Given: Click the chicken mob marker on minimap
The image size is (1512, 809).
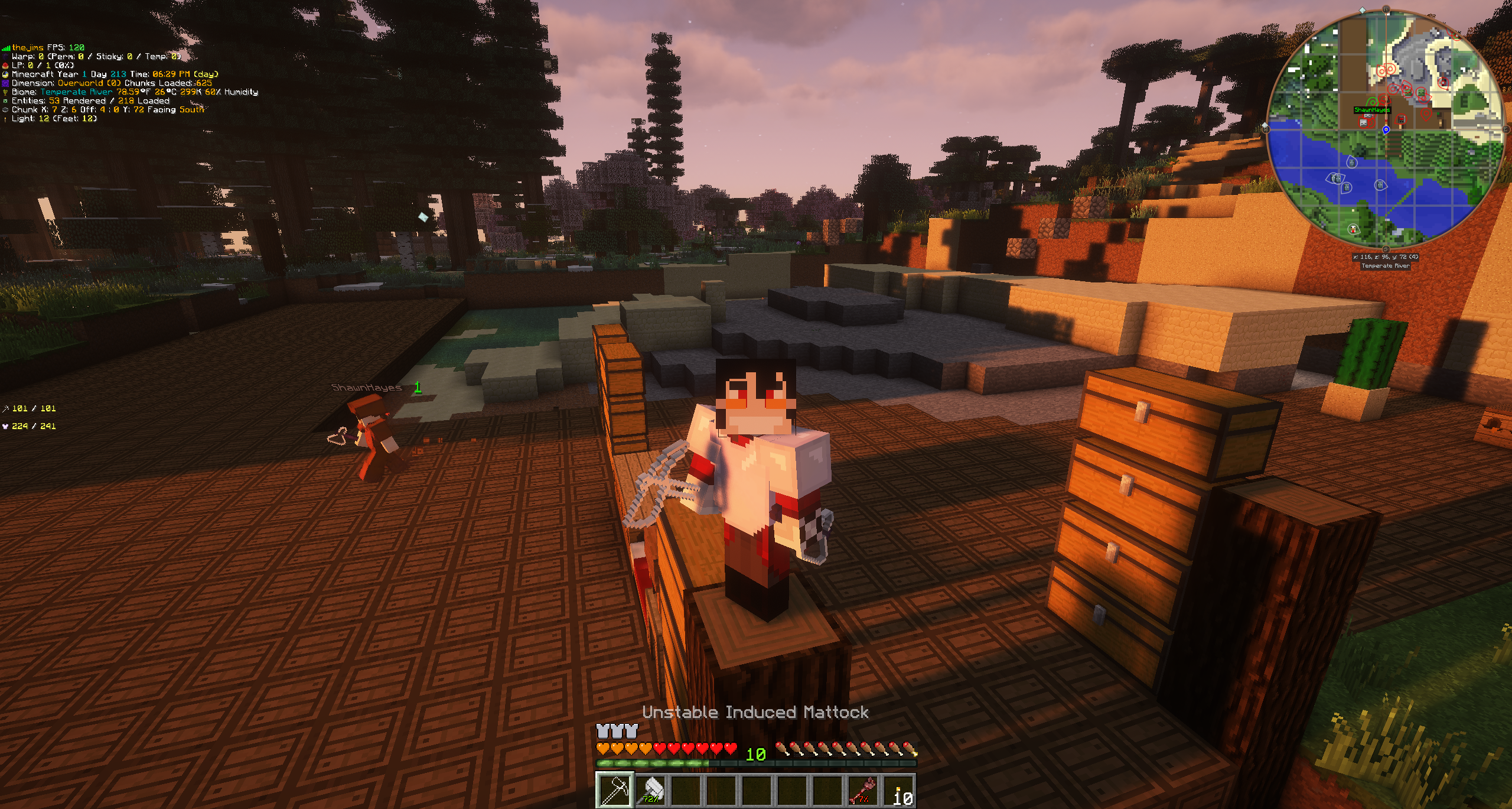Looking at the screenshot, I should pos(1353,229).
